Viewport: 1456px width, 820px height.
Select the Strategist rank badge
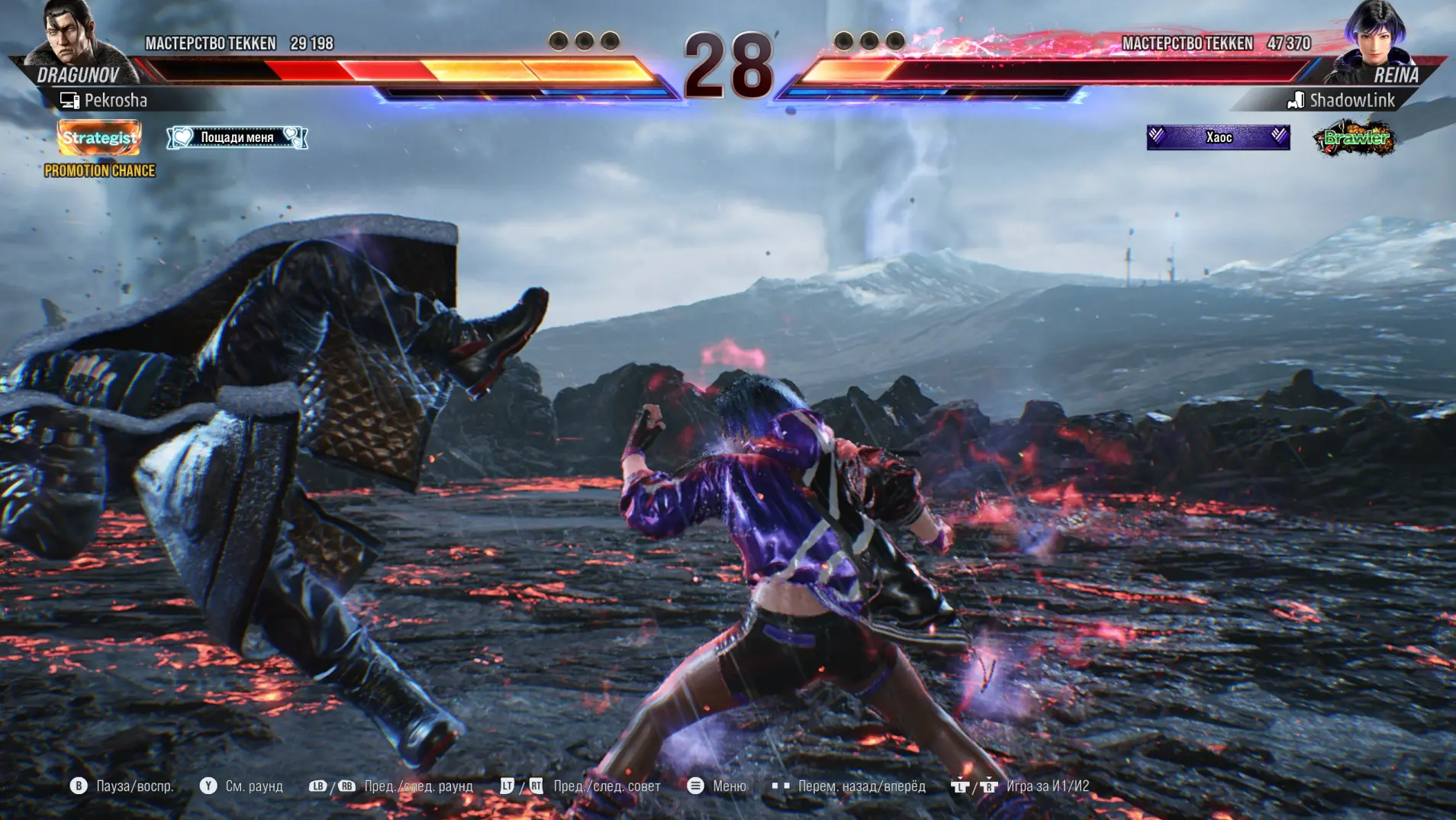click(99, 137)
